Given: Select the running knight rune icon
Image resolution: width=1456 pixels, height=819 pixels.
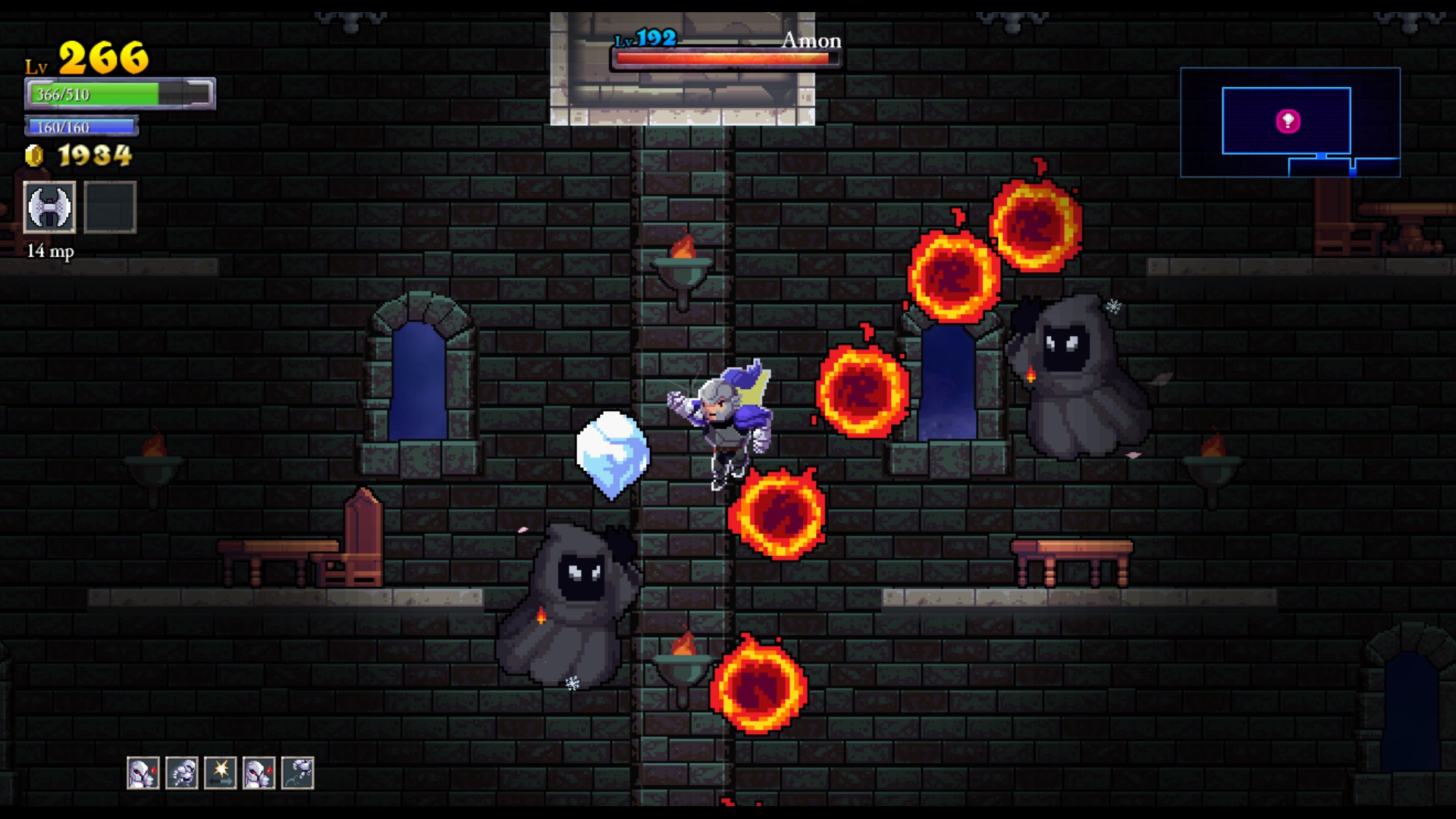Looking at the screenshot, I should pos(182,773).
